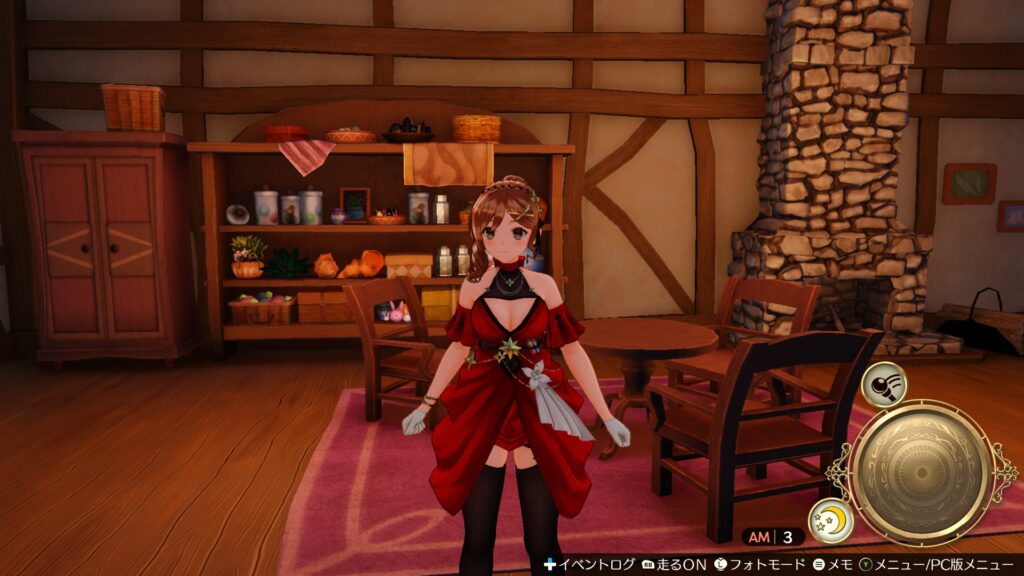Image resolution: width=1024 pixels, height=576 pixels.
Task: Click the crescent moon and stars icon
Action: pos(830,521)
